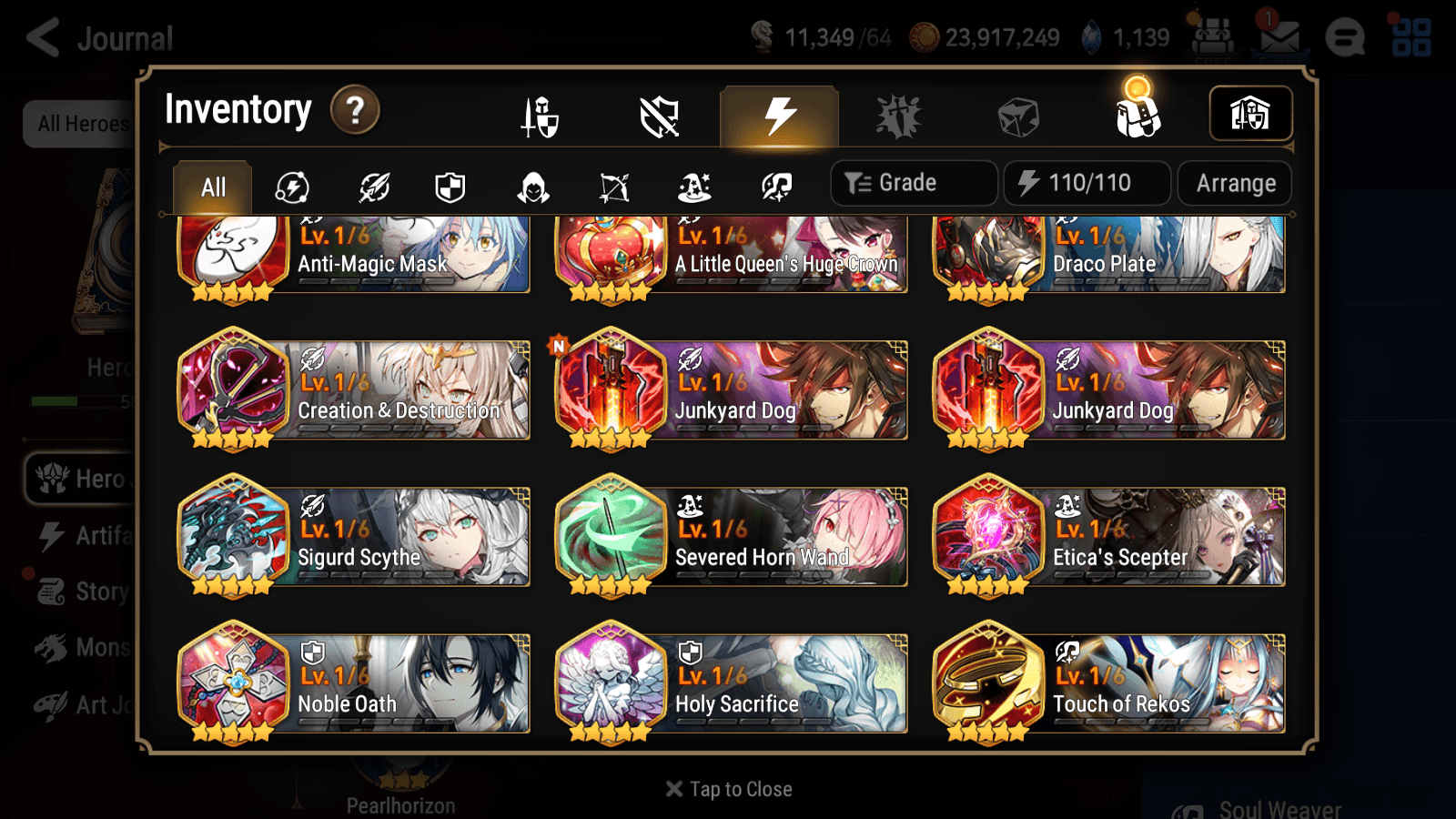Select the Sigurd Scythe artifact
Image resolution: width=1456 pixels, height=819 pixels.
tap(354, 537)
